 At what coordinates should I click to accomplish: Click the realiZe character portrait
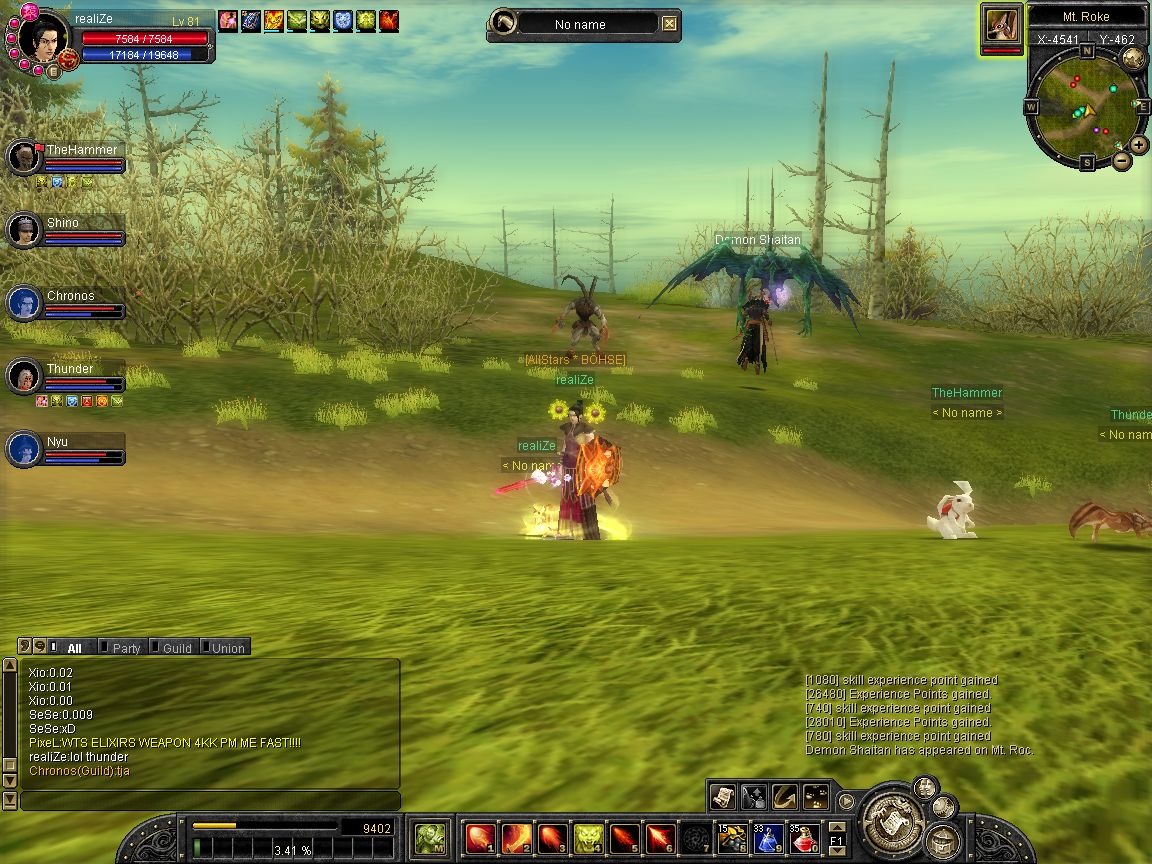44,38
